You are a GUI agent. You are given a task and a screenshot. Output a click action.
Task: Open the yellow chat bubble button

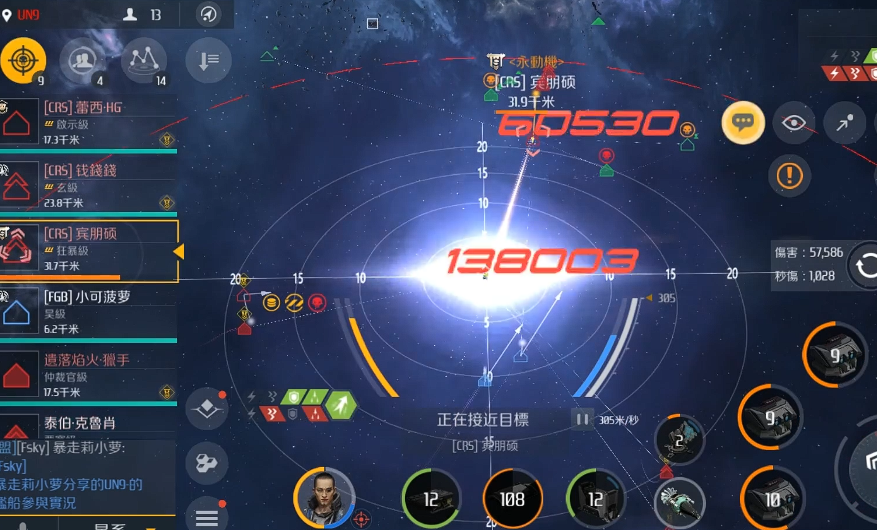tap(743, 123)
